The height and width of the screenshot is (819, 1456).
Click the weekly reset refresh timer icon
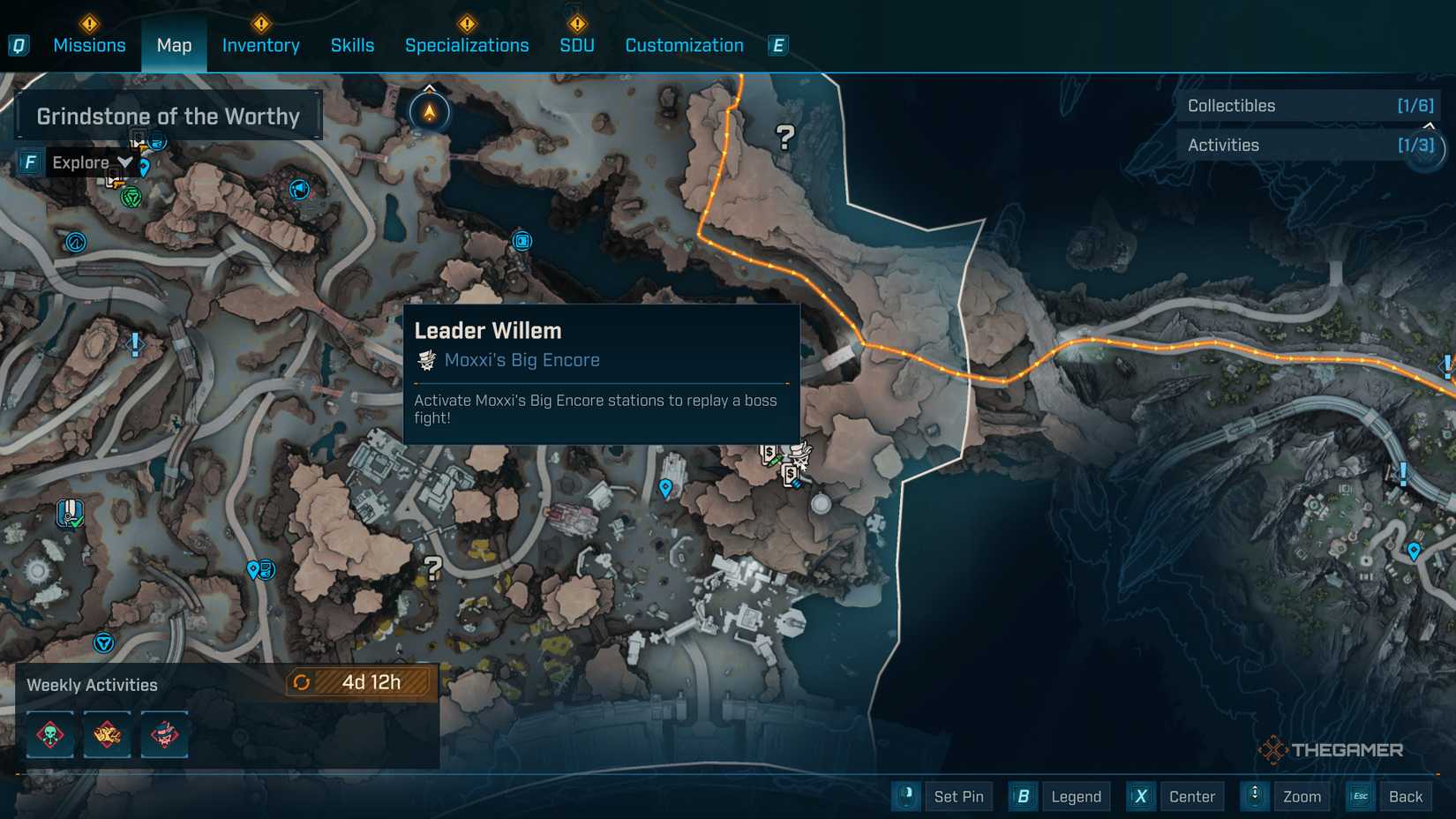pos(303,681)
